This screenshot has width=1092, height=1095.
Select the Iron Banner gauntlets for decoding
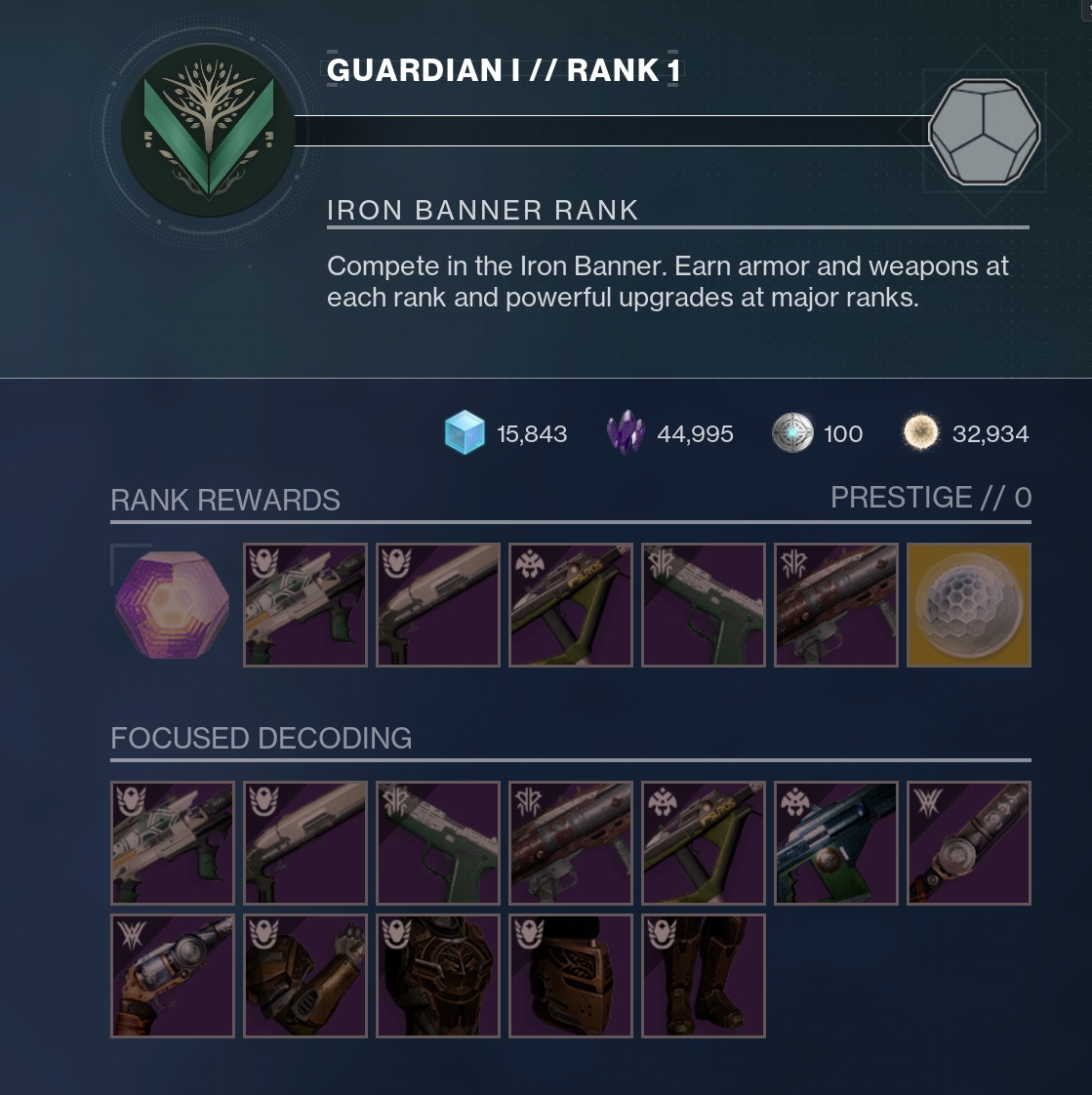pyautogui.click(x=304, y=976)
